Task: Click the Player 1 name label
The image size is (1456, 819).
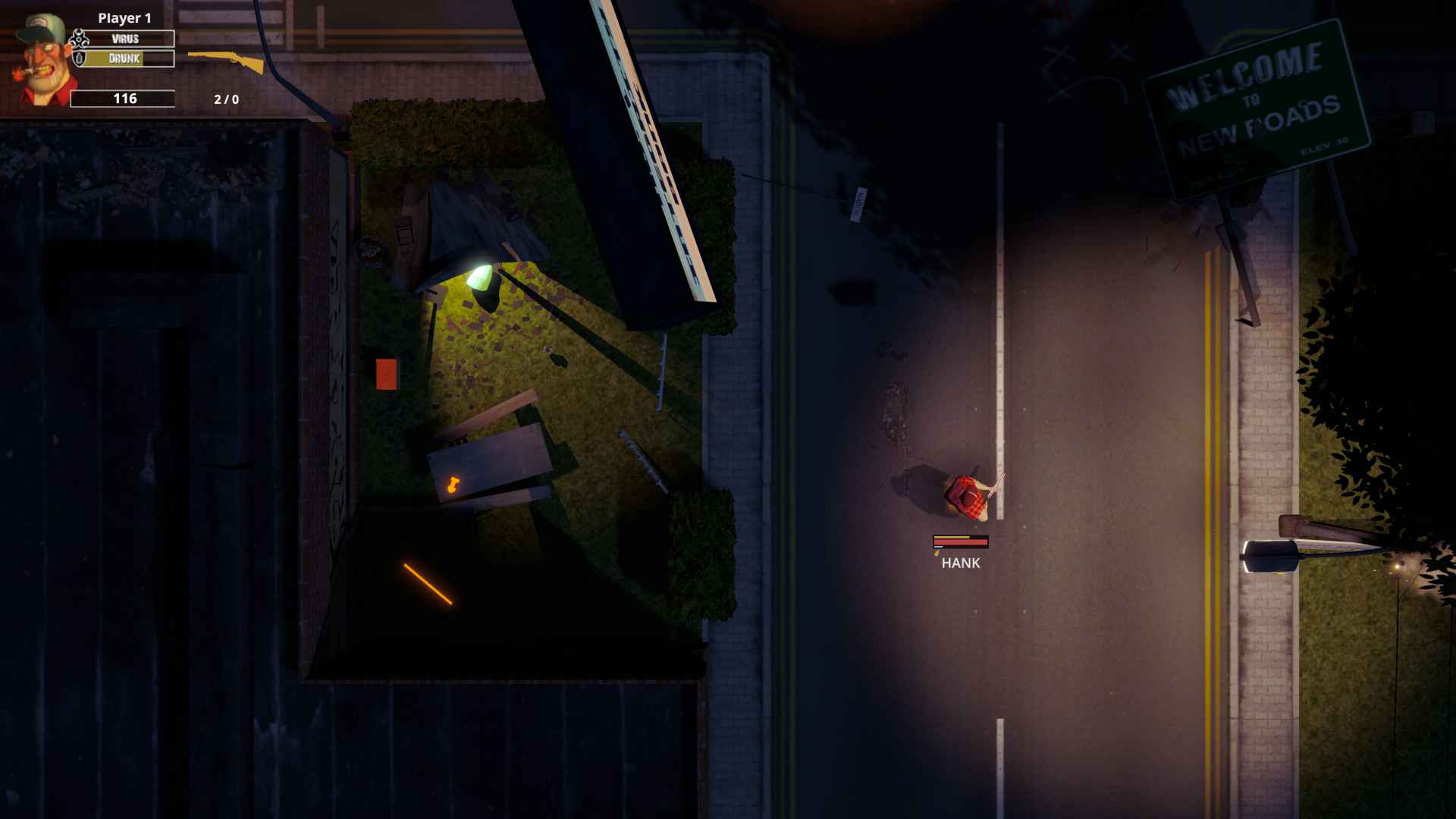Action: pos(124,17)
